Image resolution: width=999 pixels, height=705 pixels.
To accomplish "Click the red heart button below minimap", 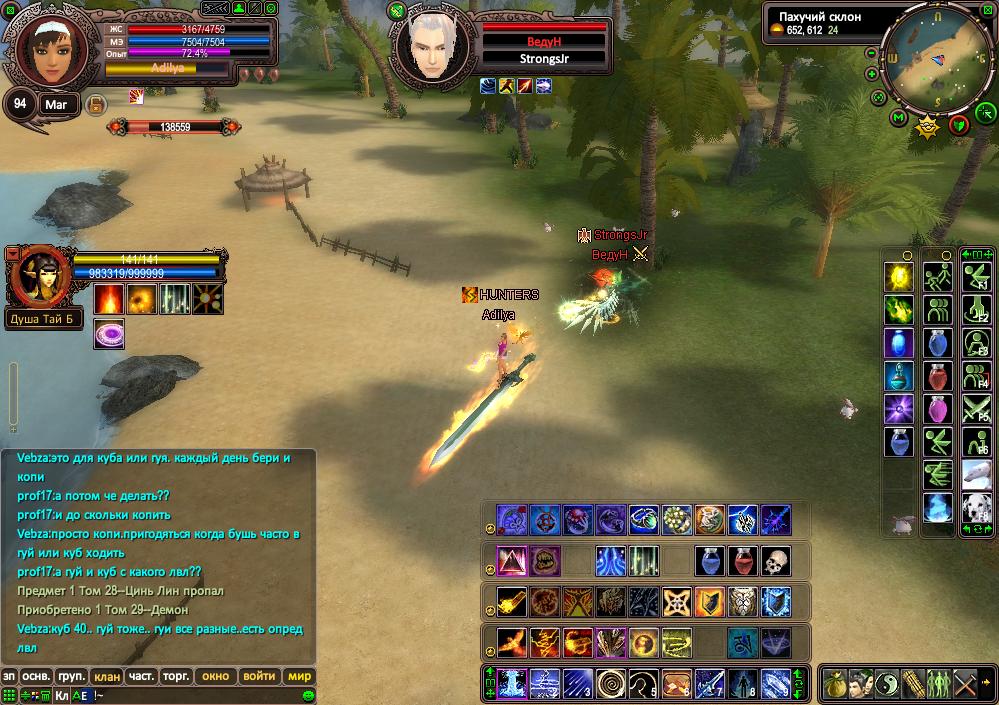I will [x=959, y=124].
